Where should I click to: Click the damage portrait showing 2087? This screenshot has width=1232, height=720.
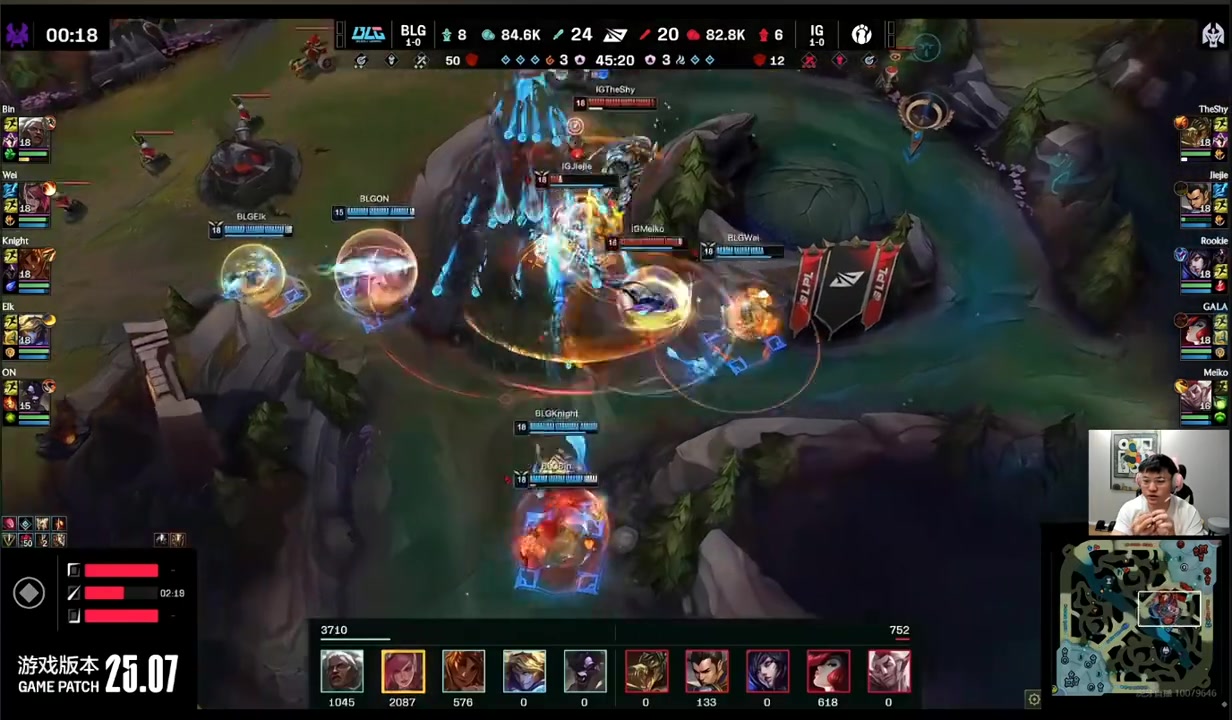(x=403, y=671)
